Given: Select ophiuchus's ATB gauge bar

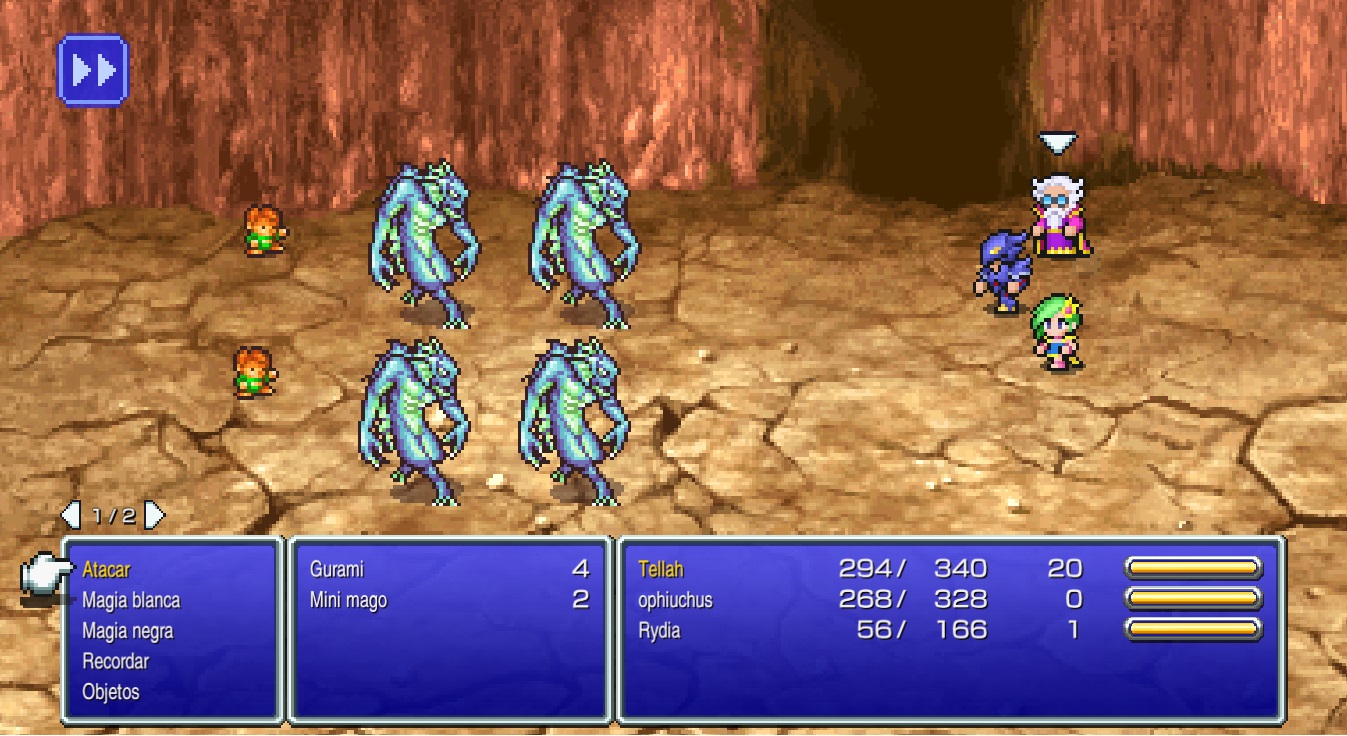Looking at the screenshot, I should coord(1193,598).
